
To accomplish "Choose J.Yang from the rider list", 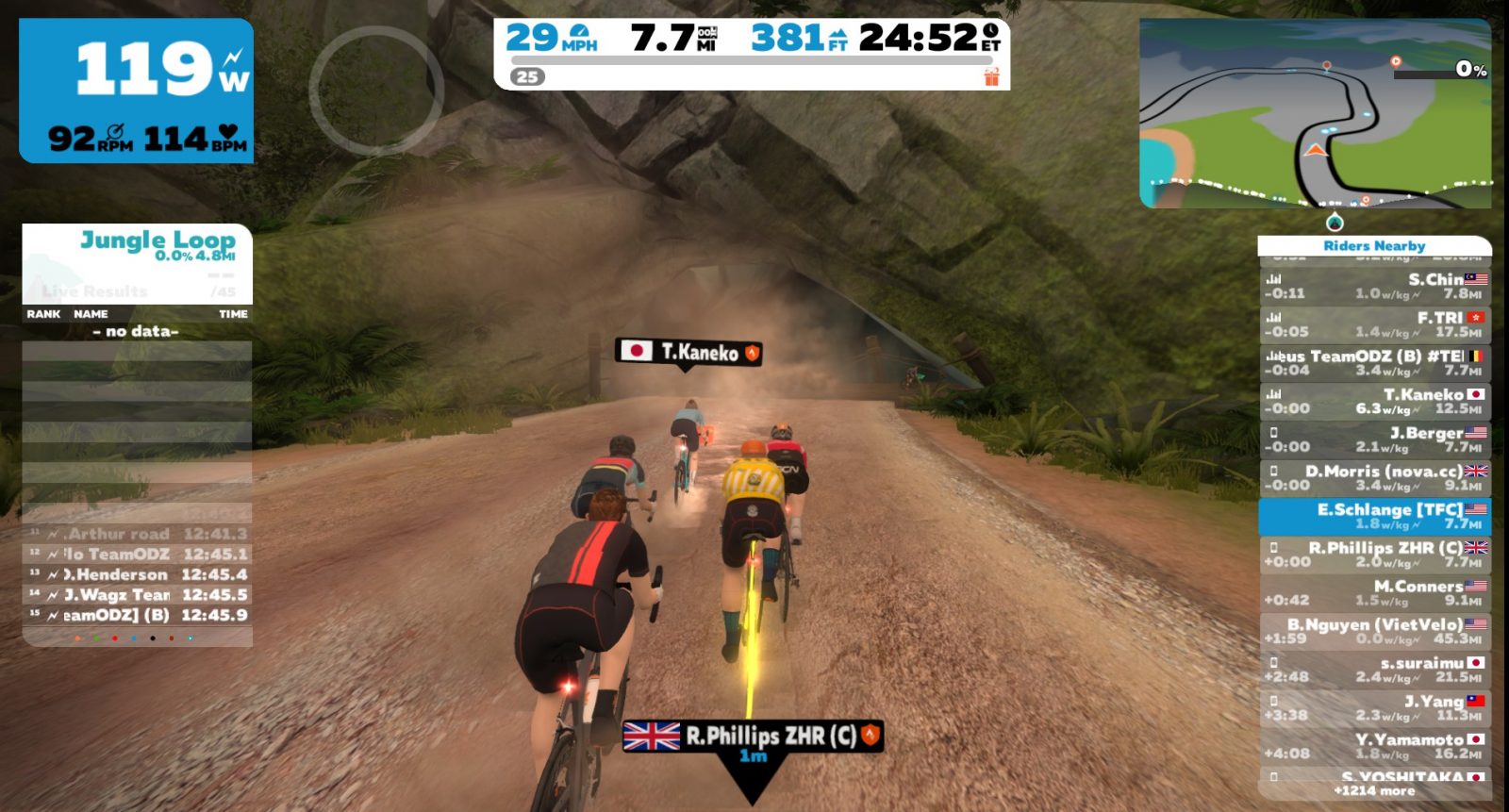I will (1375, 707).
